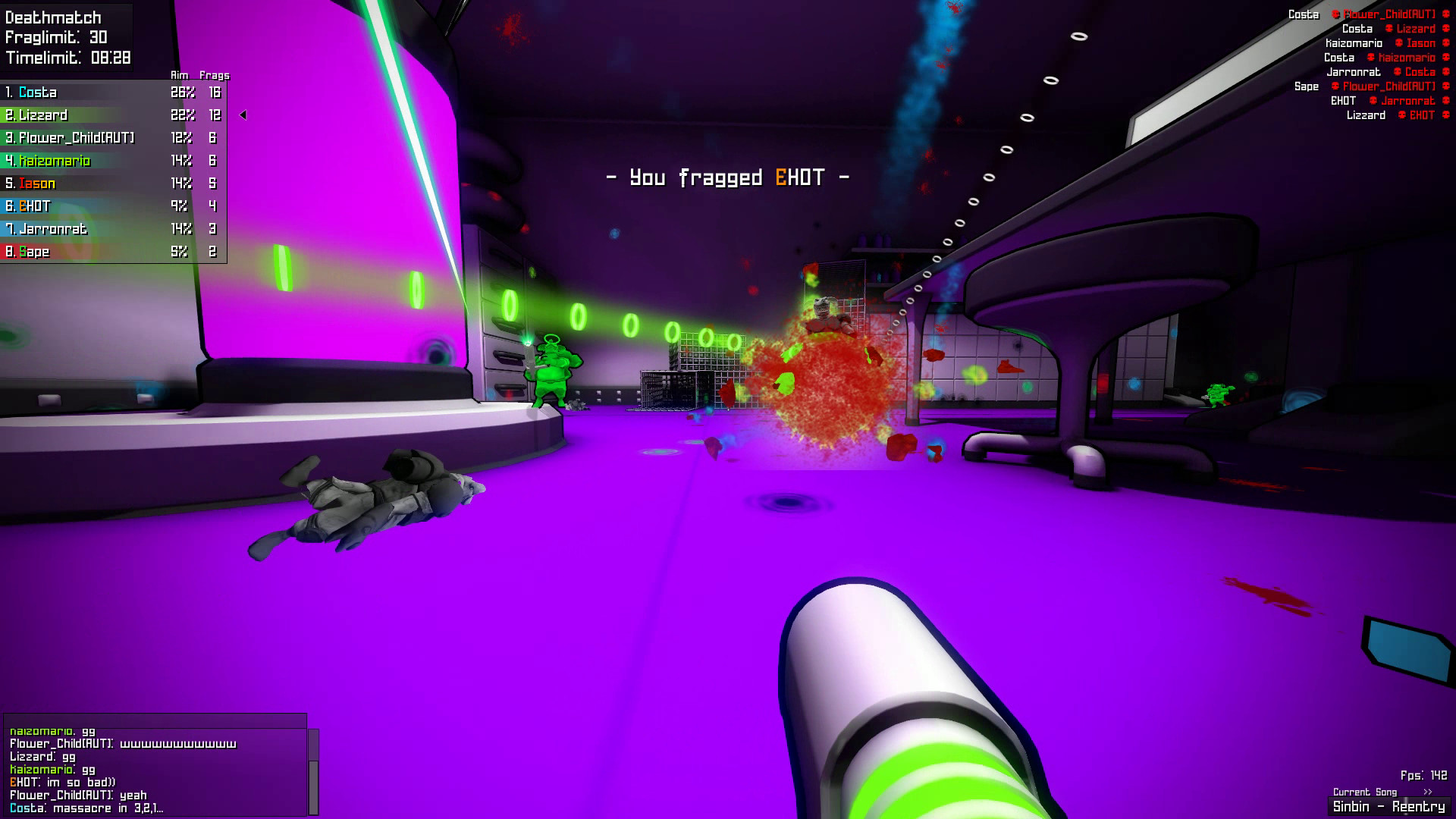This screenshot has height=819, width=1456.
Task: Click the skull icon beside Lizzard in the kill feed
Action: 1389,29
